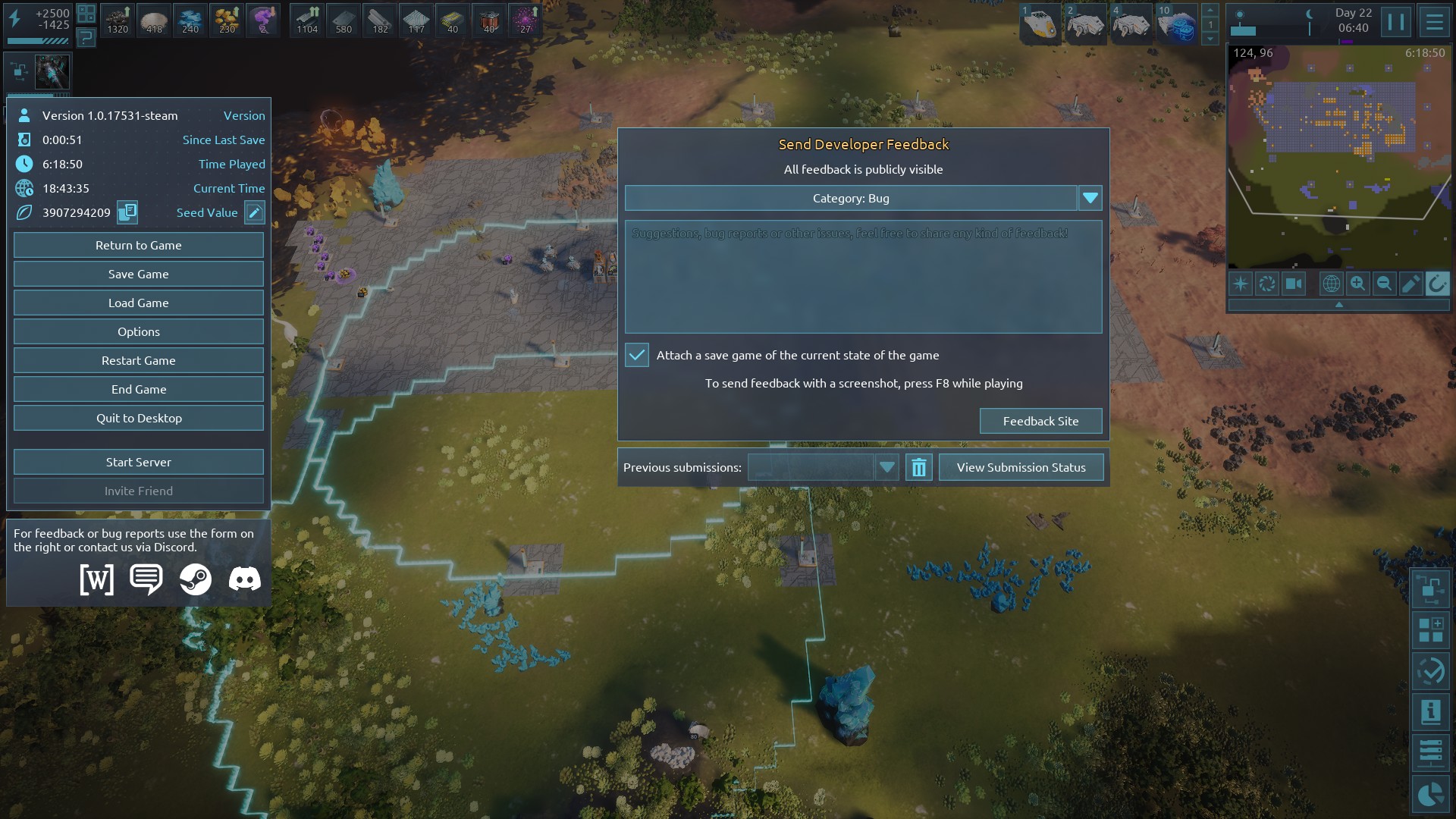
Task: Choose Save Game option
Action: 138,274
